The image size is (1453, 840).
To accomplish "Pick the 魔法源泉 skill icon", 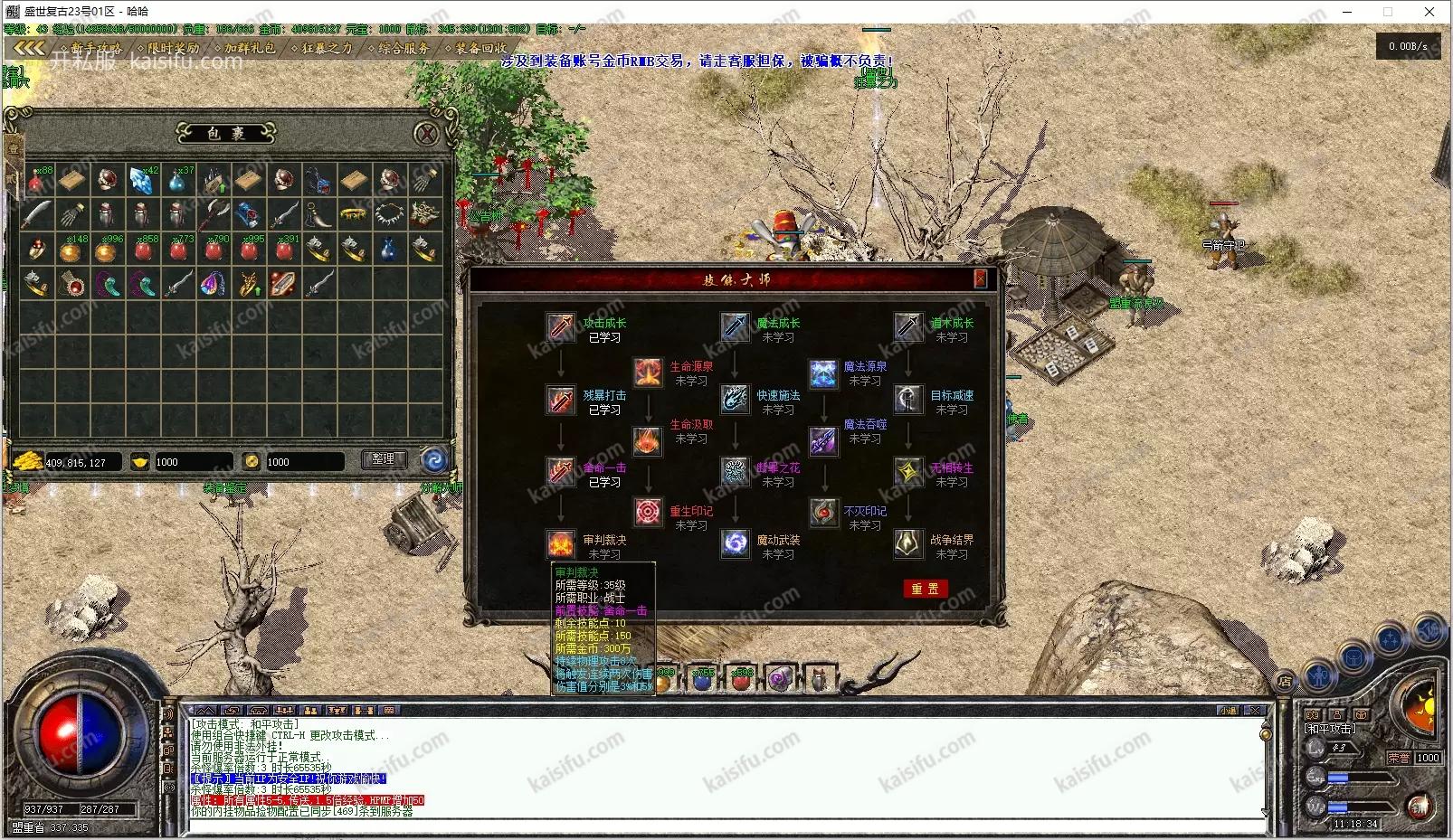I will pyautogui.click(x=822, y=372).
